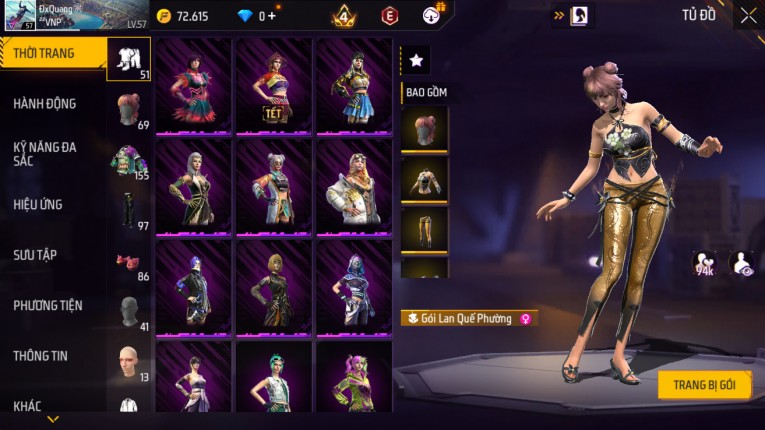
Task: Select the outfit bundle marked TẾT
Action: point(274,86)
